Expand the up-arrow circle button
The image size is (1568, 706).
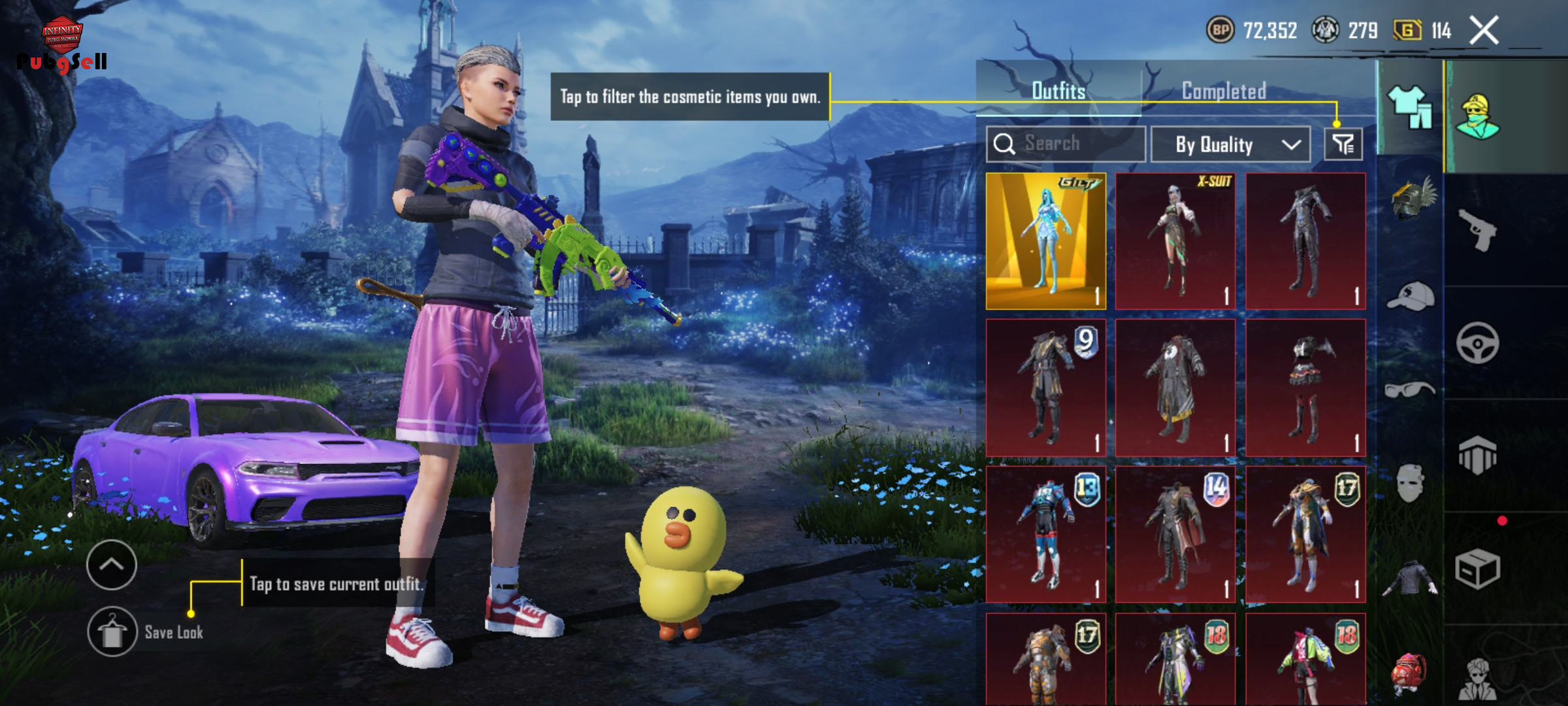click(x=112, y=565)
